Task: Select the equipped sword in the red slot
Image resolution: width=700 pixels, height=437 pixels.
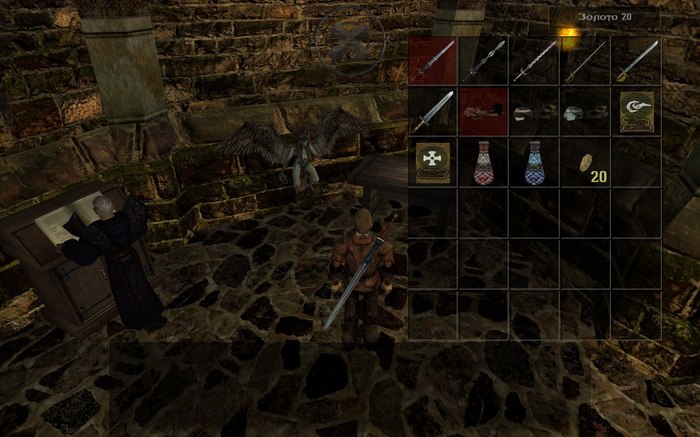Action: pyautogui.click(x=433, y=60)
